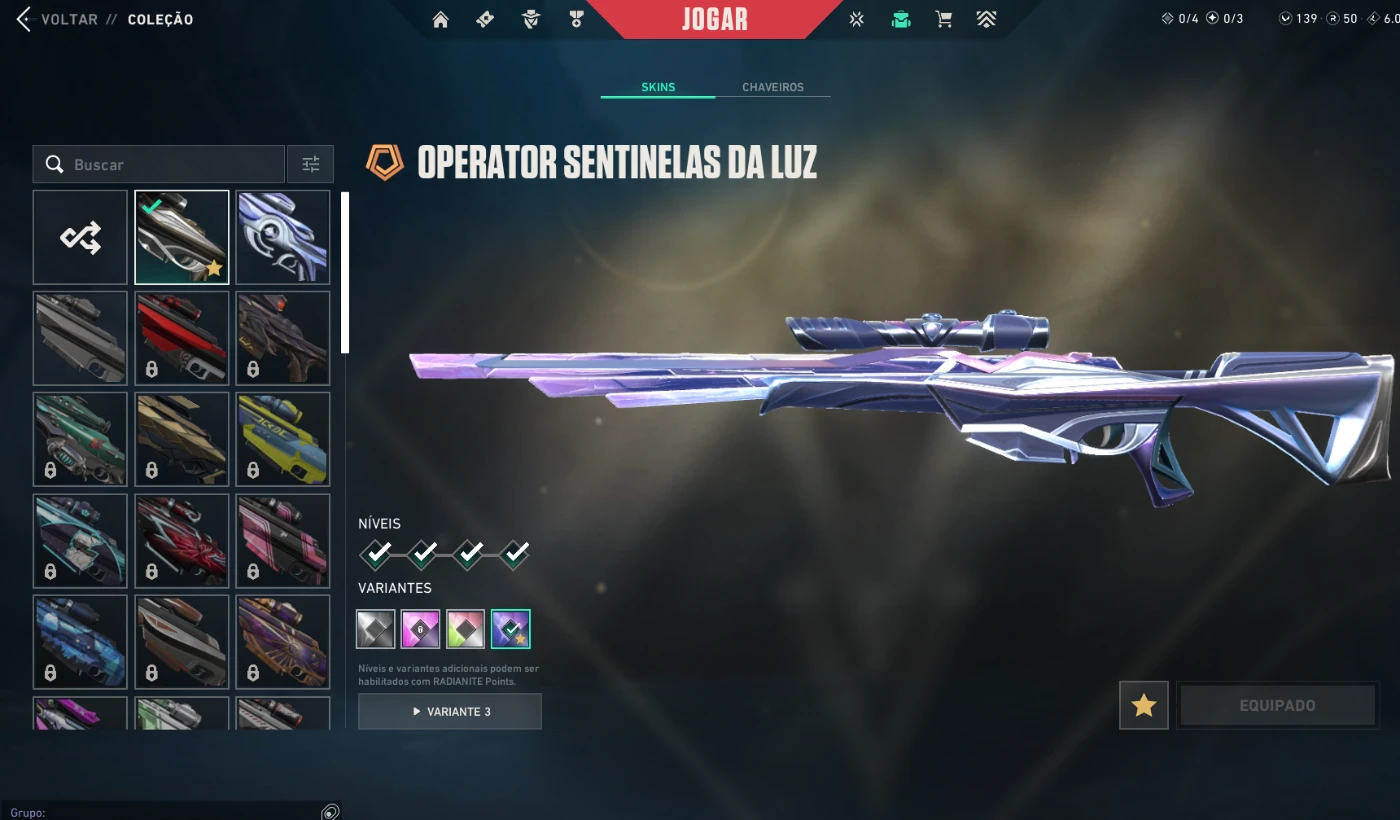Go back with the Voltar arrow

tap(24, 19)
